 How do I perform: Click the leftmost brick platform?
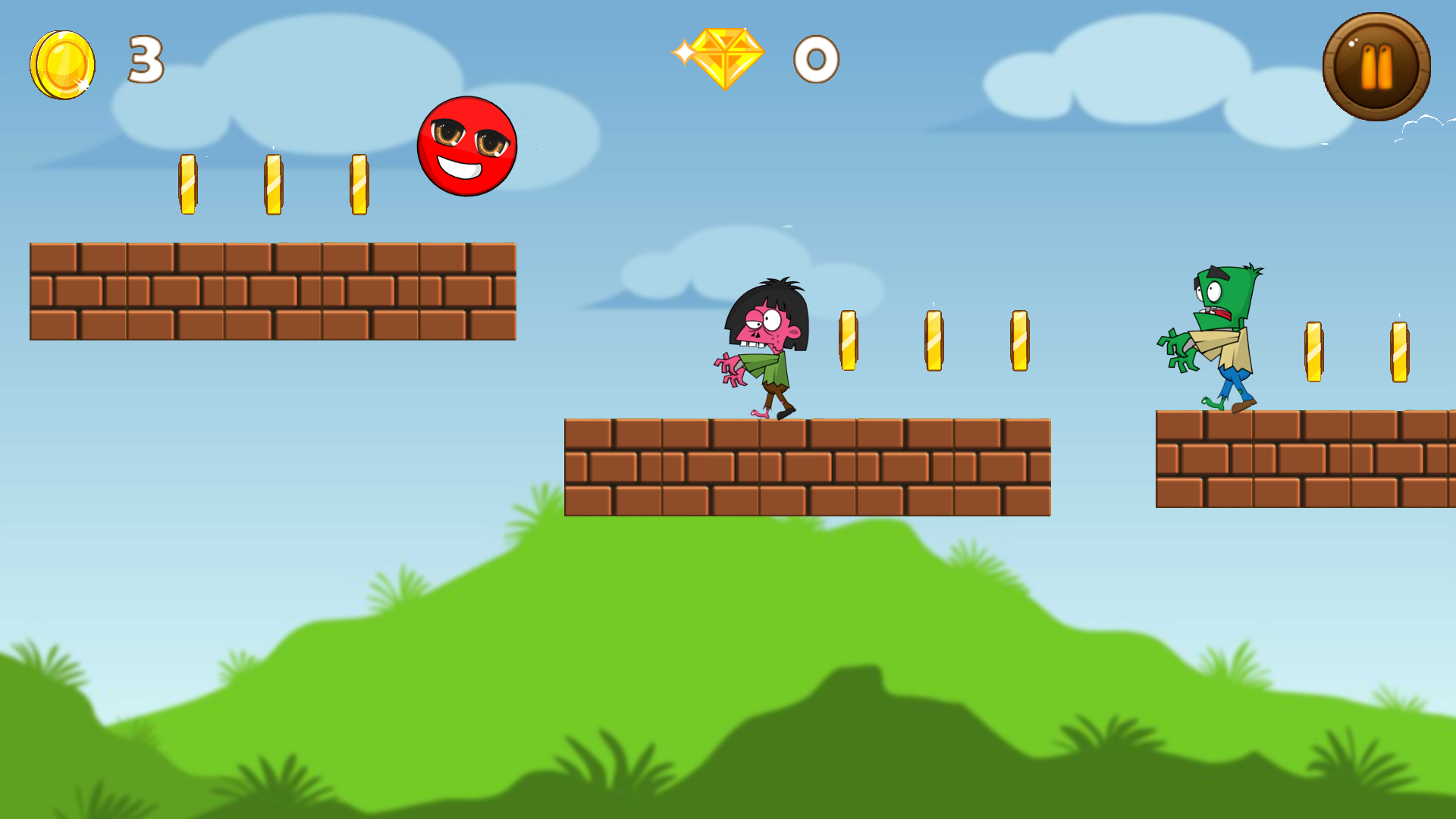click(x=273, y=292)
